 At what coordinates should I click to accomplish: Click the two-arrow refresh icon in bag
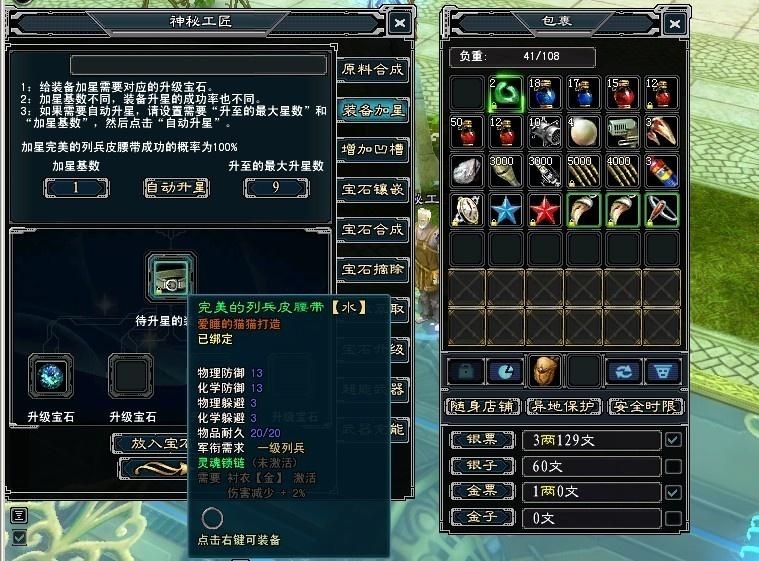click(624, 371)
